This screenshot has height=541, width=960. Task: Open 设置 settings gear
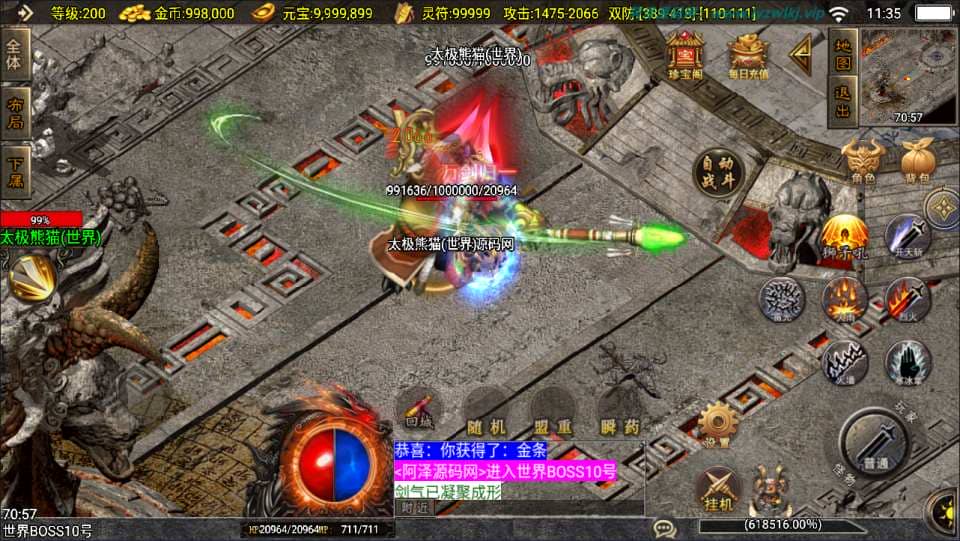click(x=717, y=423)
